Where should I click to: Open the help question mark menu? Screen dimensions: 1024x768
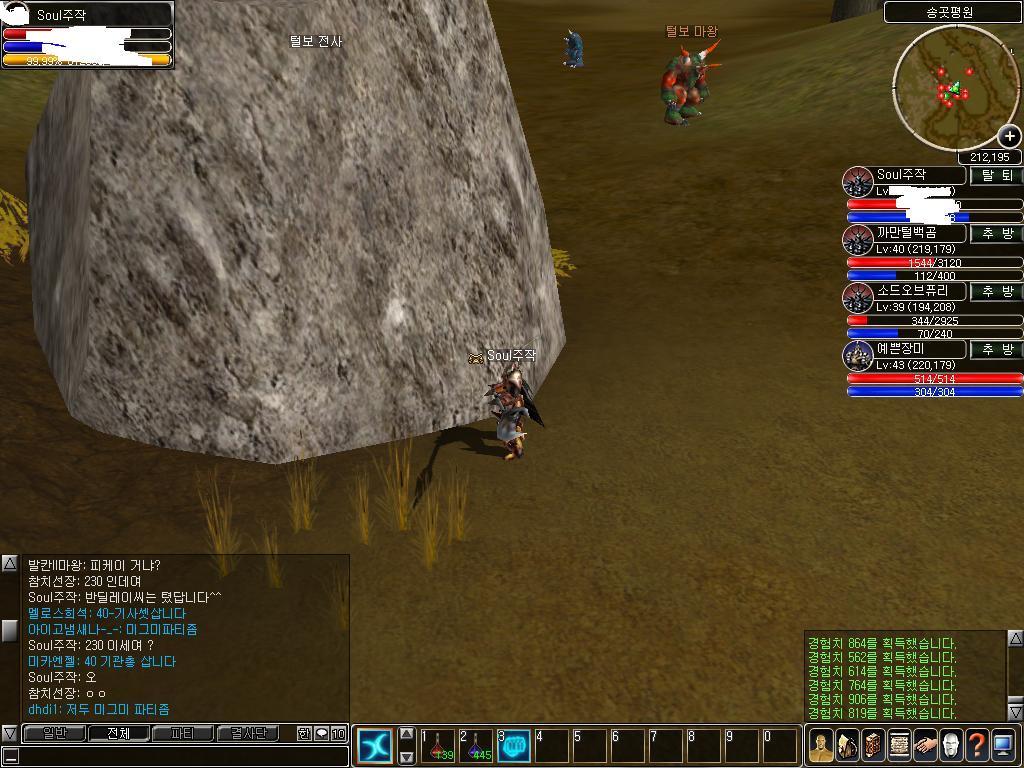point(977,746)
